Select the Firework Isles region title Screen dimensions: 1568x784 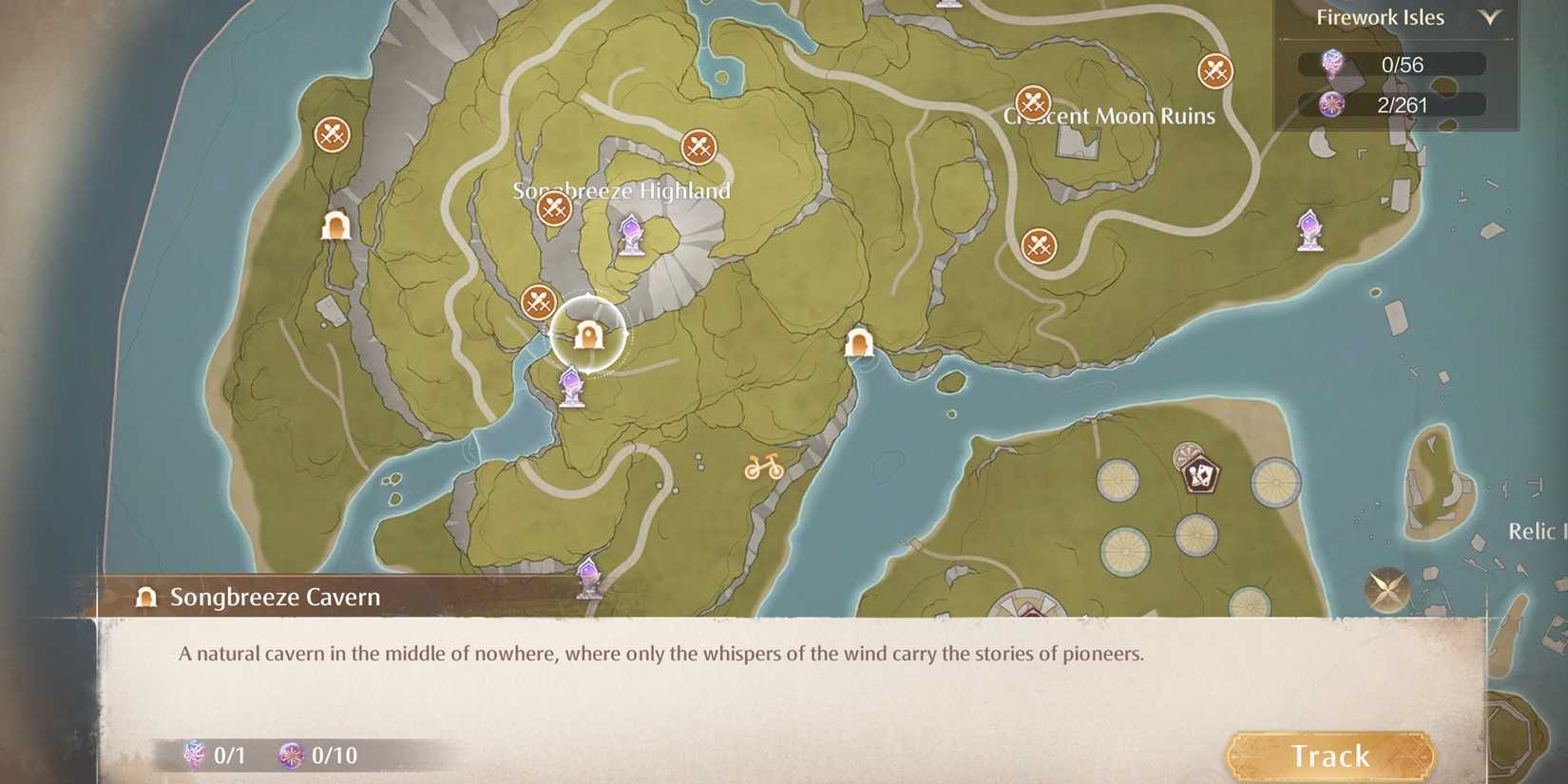1380,16
